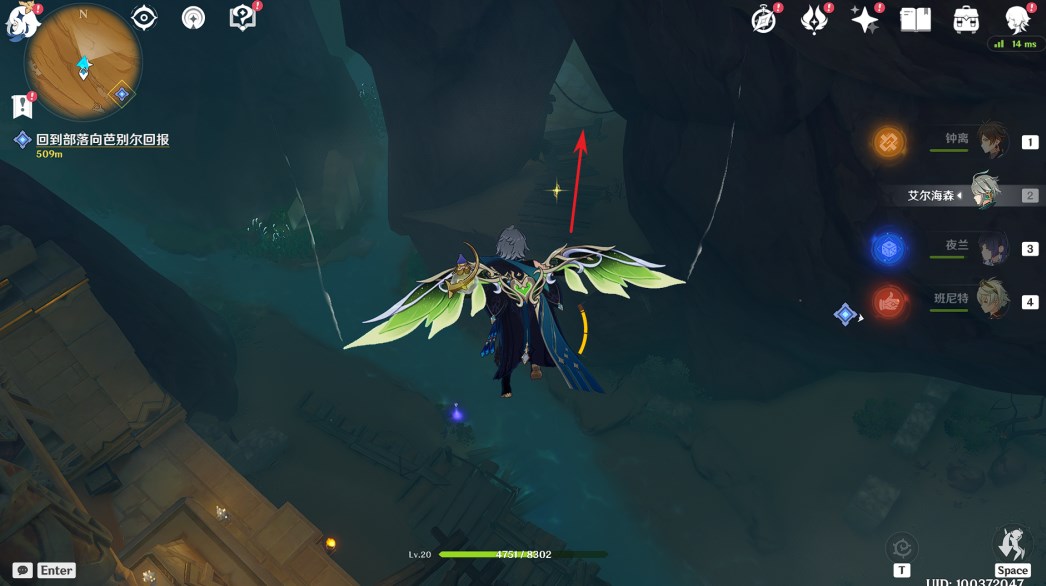The image size is (1046, 586).
Task: Click the quest log exclamation icon
Action: 21,105
